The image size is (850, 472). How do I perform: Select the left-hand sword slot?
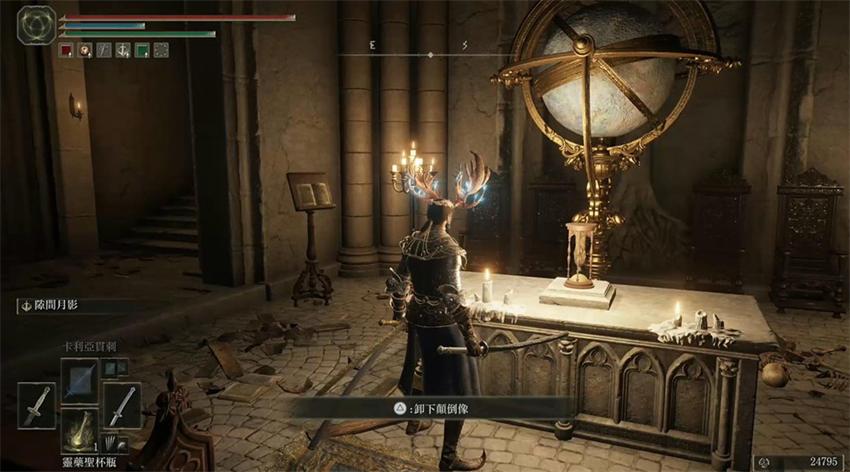pos(36,405)
